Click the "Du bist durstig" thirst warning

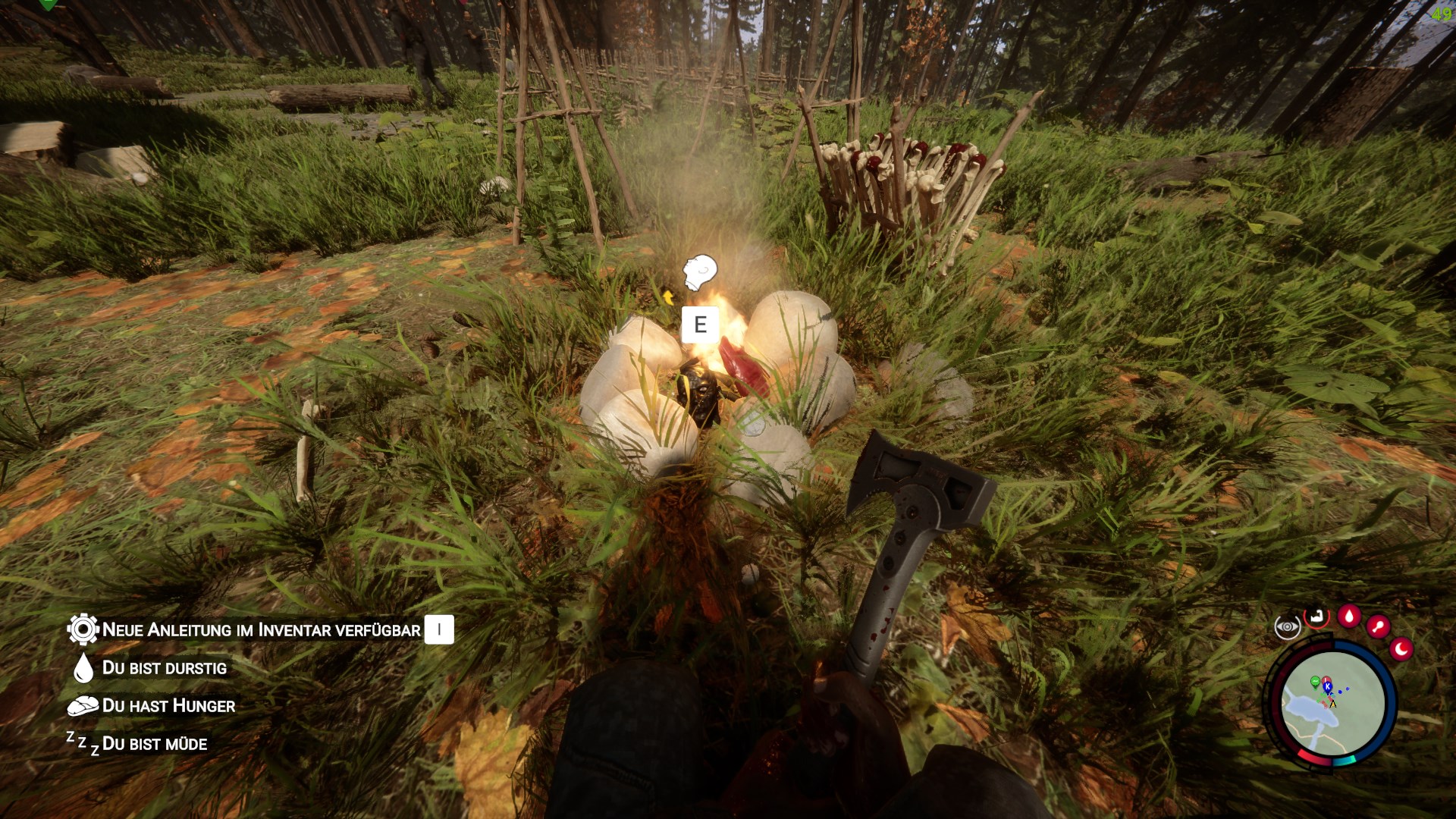tap(164, 668)
